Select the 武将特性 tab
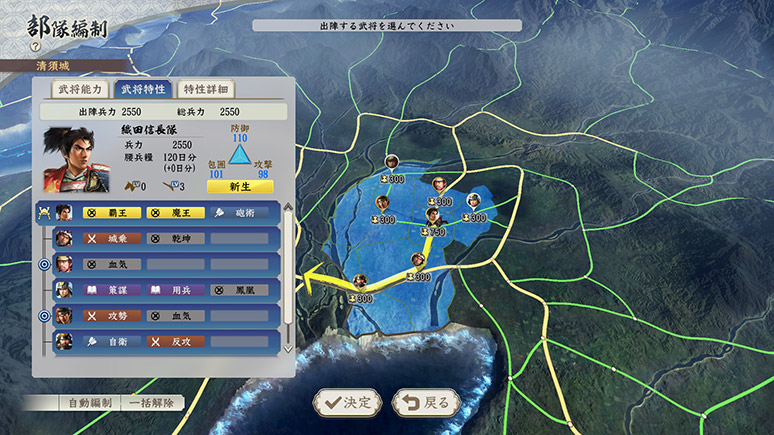The image size is (774, 435). click(x=142, y=89)
